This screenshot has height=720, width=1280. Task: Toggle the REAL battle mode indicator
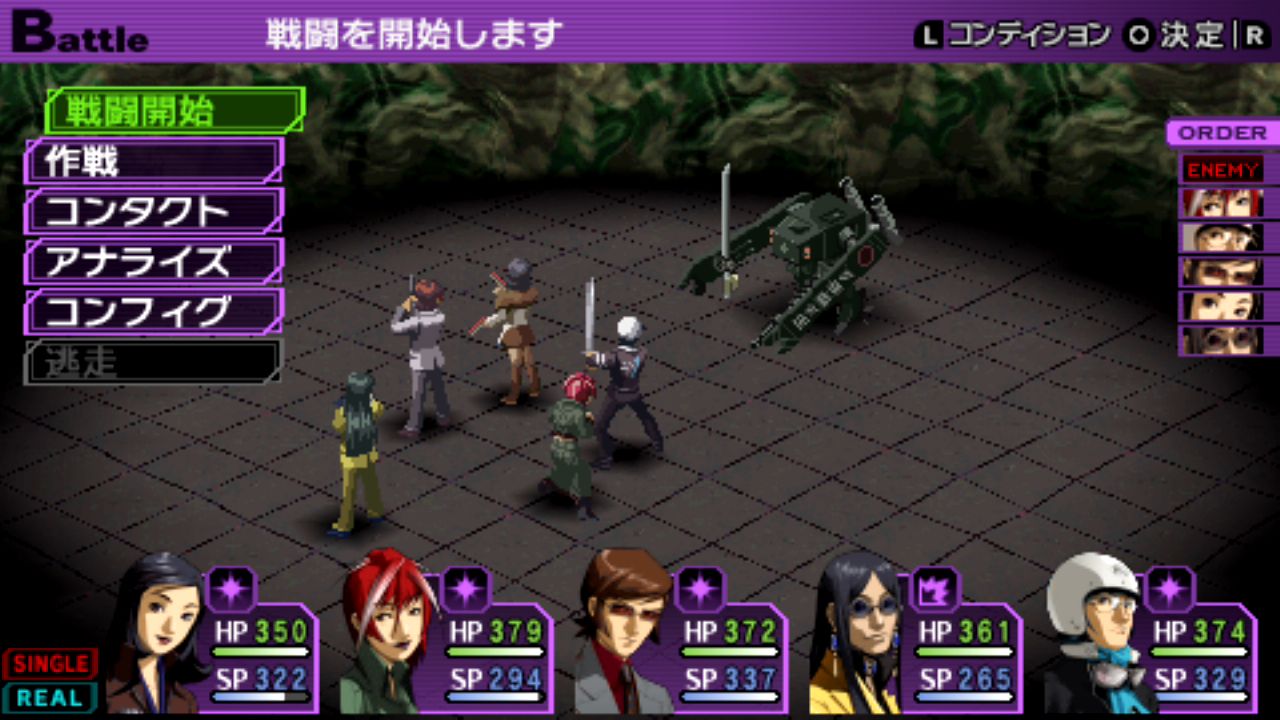pyautogui.click(x=50, y=697)
